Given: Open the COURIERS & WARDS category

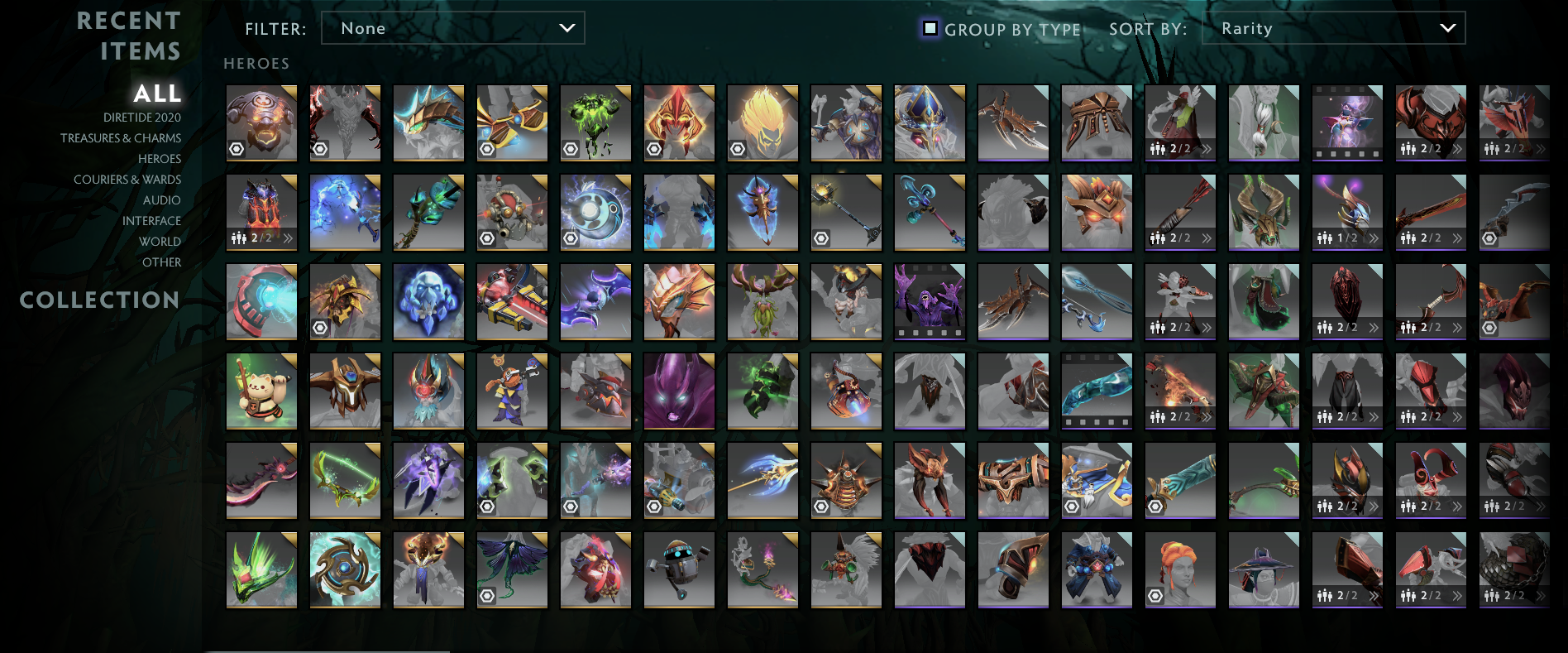Looking at the screenshot, I should pos(128,179).
